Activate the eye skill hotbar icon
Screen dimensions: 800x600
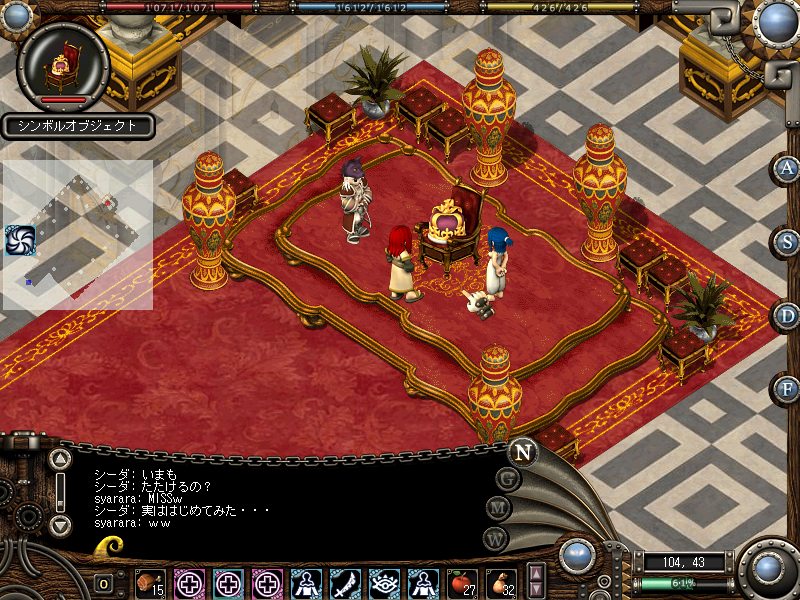[x=384, y=583]
